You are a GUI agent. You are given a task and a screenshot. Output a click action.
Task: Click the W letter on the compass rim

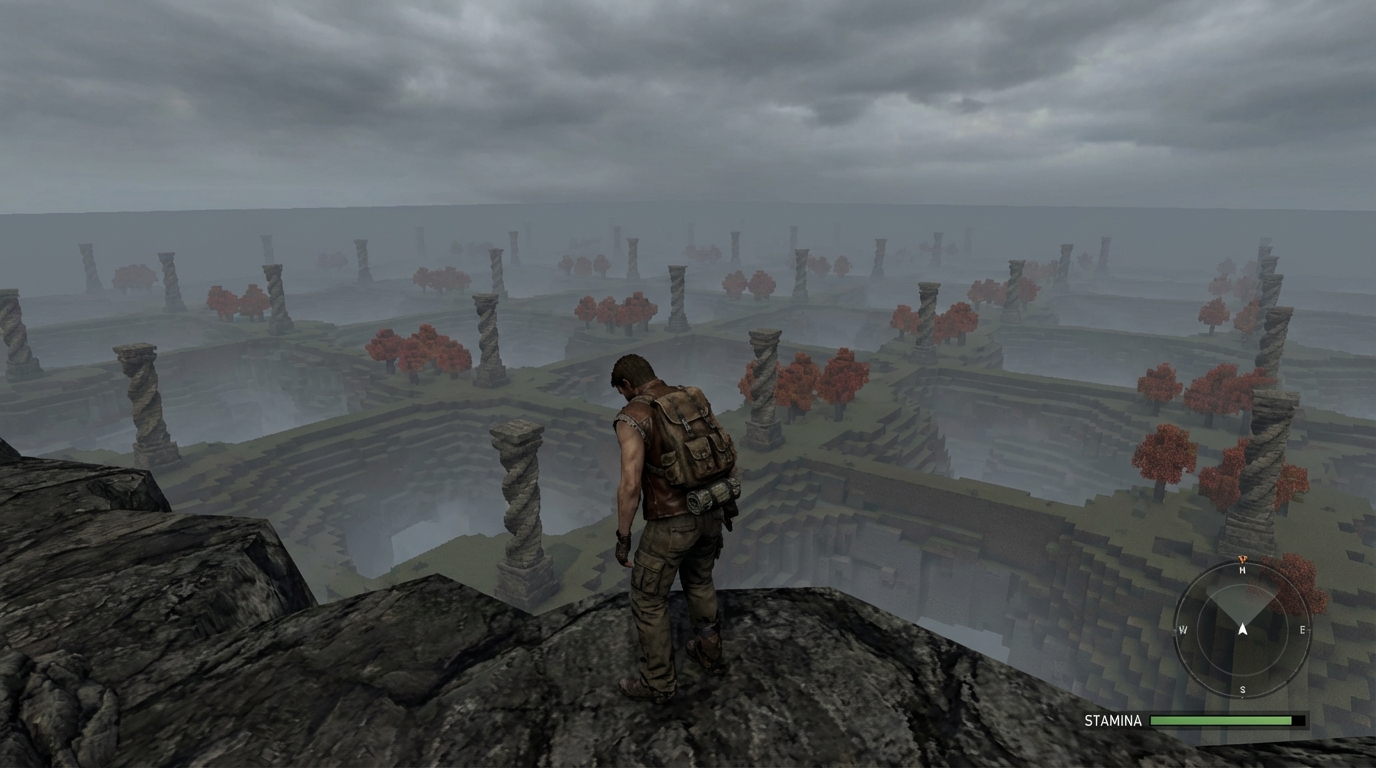(1184, 630)
